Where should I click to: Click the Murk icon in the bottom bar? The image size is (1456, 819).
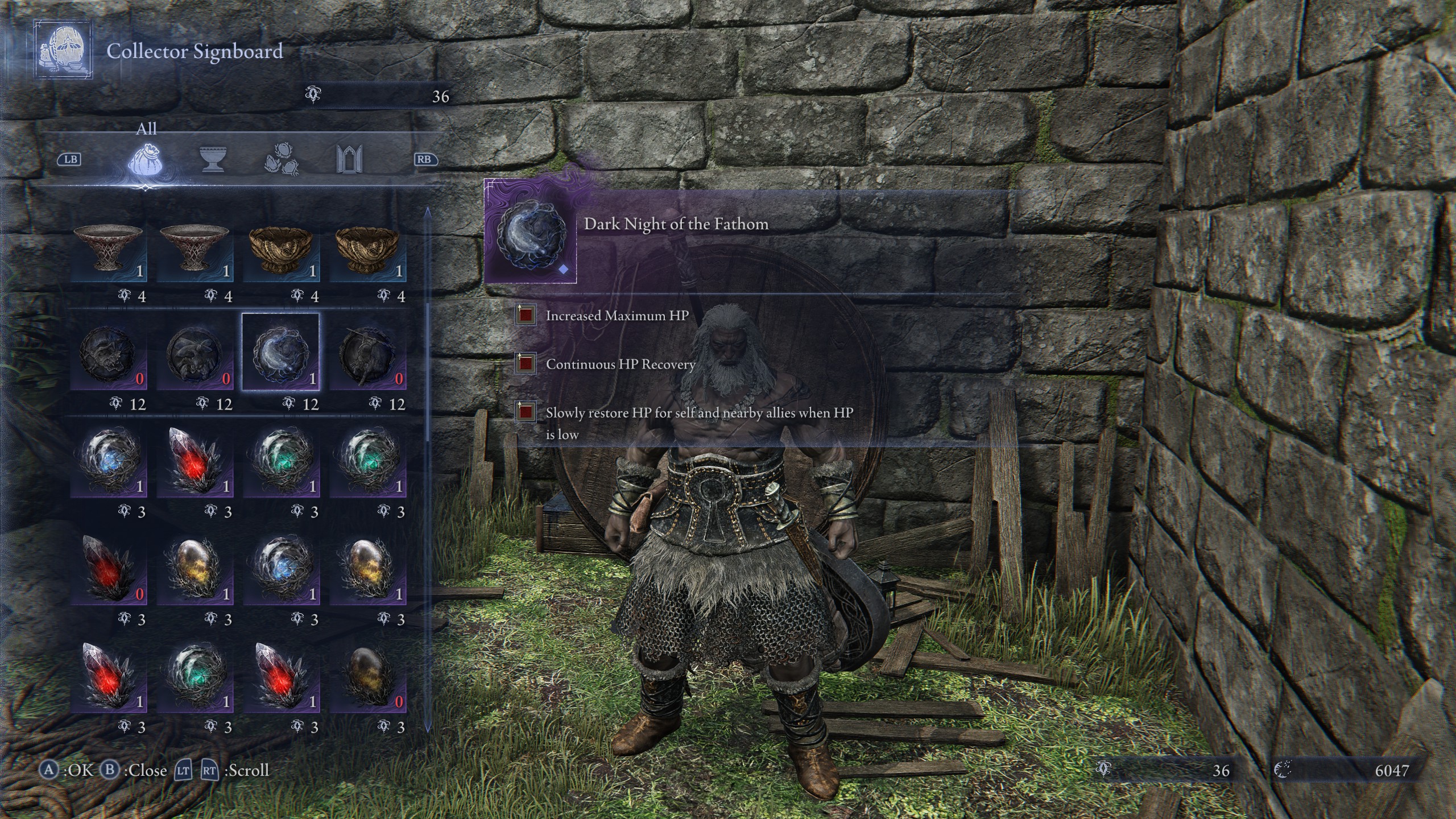[x=1102, y=770]
